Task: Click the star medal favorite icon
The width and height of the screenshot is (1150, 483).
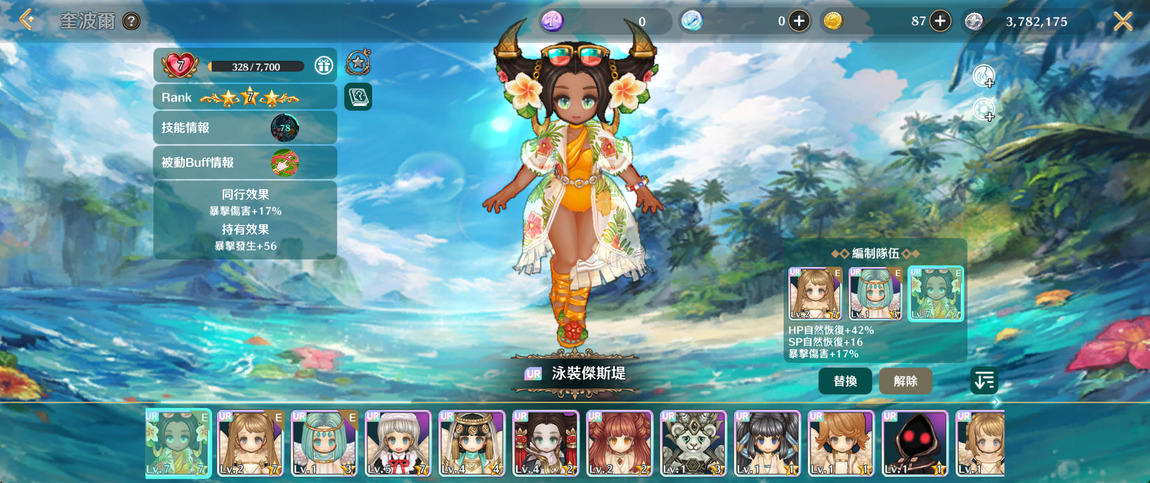Action: [358, 63]
